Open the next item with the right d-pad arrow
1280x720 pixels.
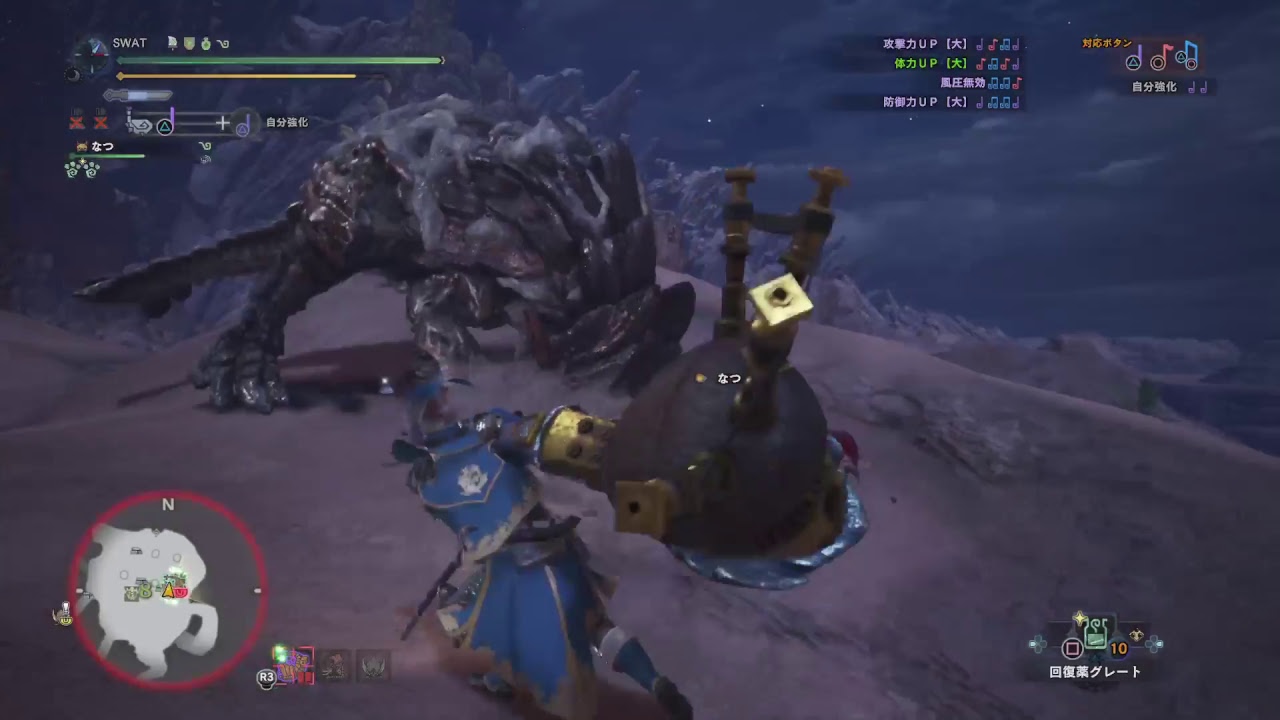[x=1155, y=643]
